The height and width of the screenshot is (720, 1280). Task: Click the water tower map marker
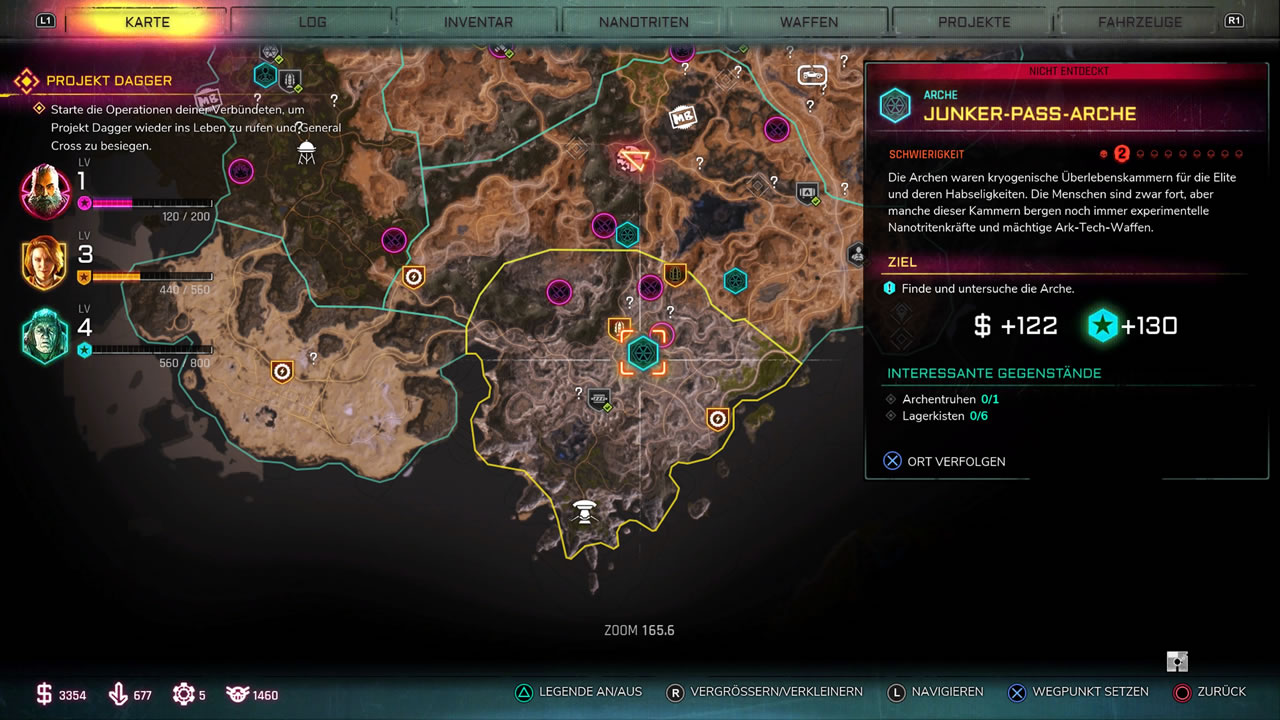[306, 152]
